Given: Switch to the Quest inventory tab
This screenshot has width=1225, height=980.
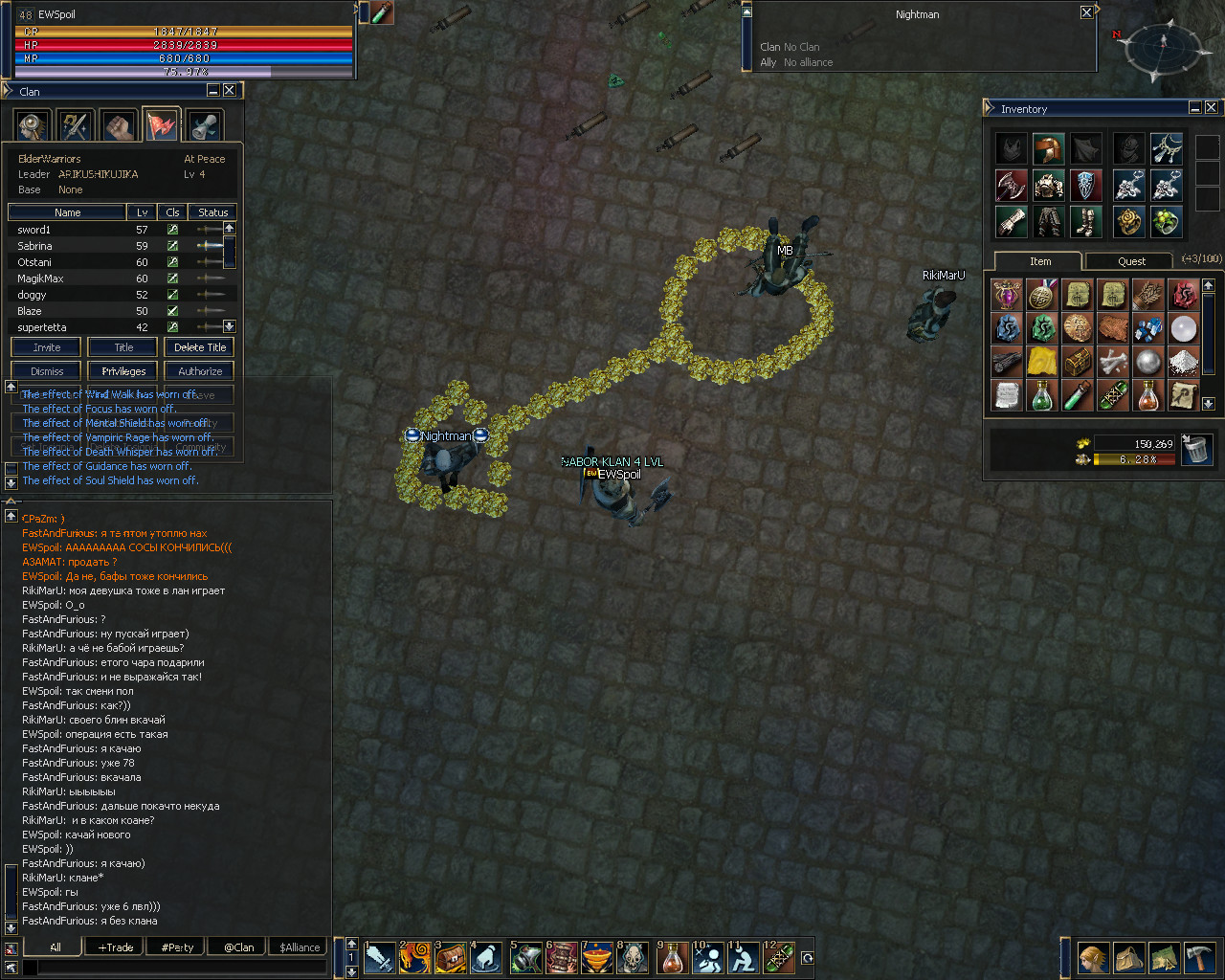Looking at the screenshot, I should (1131, 261).
